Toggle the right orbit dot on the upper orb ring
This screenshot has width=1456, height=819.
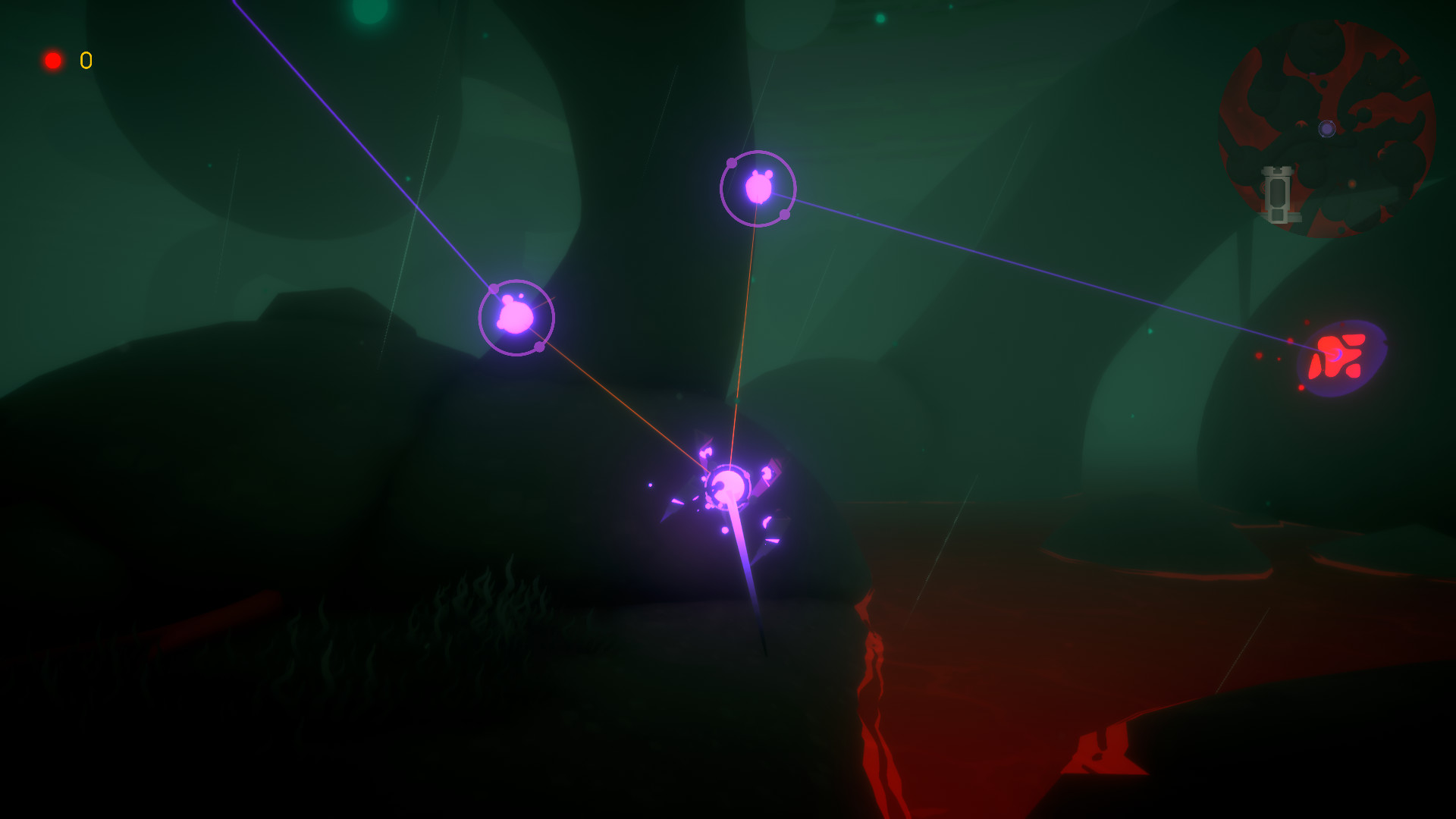[x=784, y=215]
